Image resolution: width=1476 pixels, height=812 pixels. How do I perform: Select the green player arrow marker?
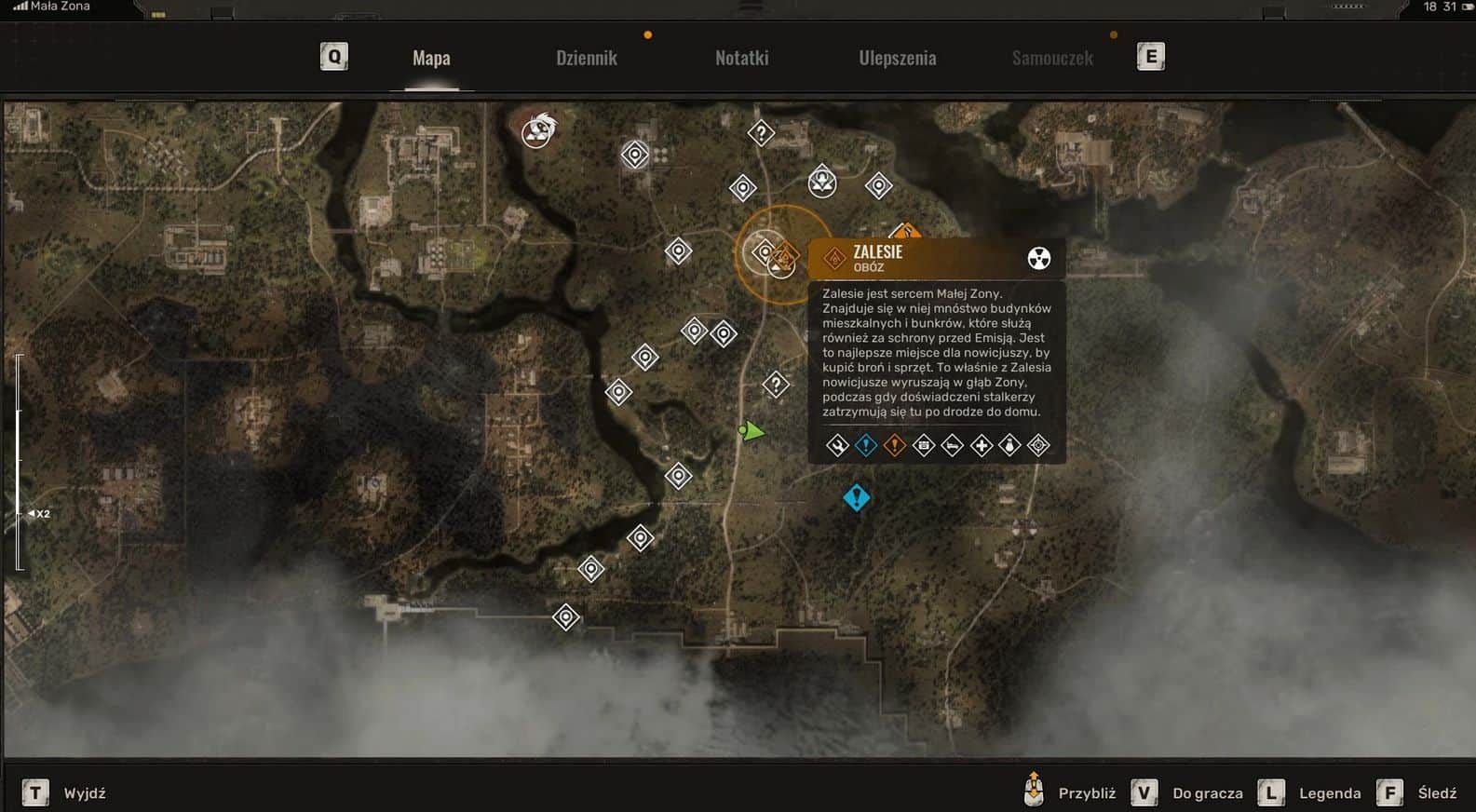pos(751,431)
